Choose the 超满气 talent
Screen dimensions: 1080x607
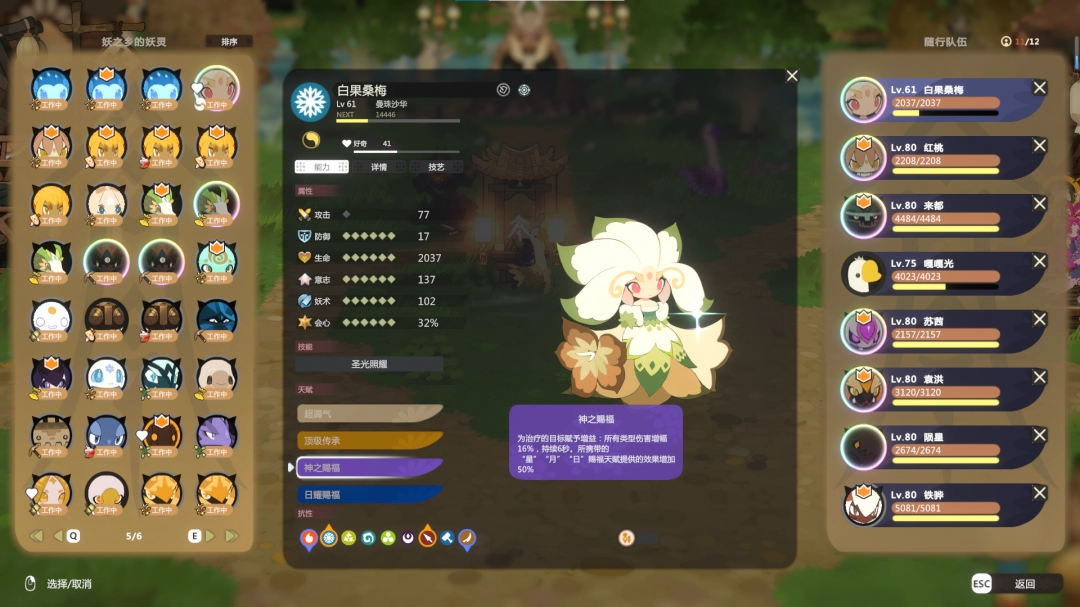pos(369,413)
